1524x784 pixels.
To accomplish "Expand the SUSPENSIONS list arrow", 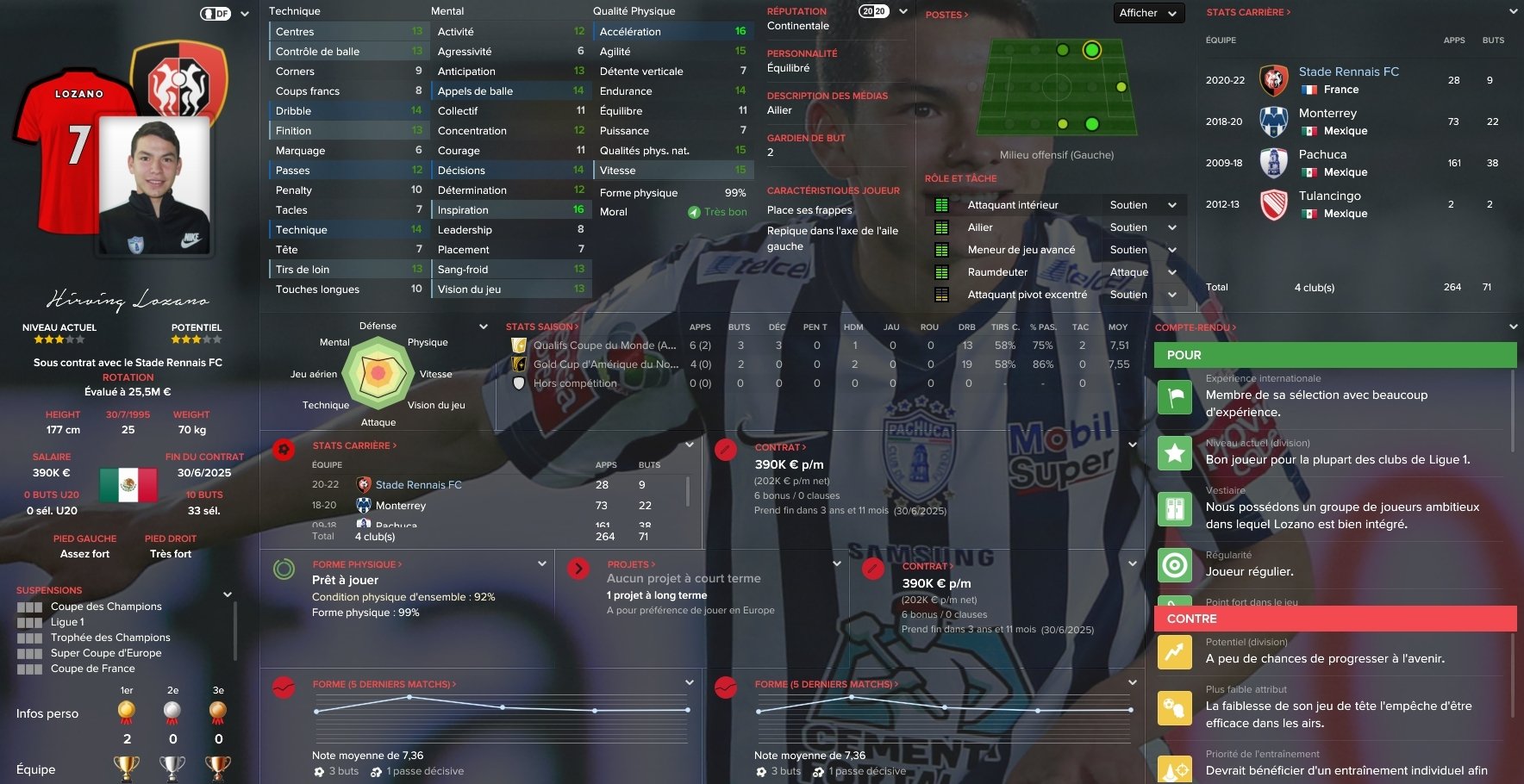I will [x=228, y=594].
